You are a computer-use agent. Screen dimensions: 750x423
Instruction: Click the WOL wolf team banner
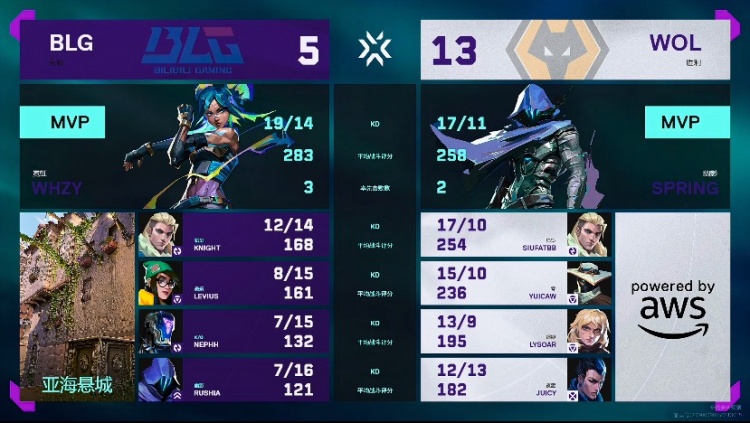pyautogui.click(x=575, y=50)
